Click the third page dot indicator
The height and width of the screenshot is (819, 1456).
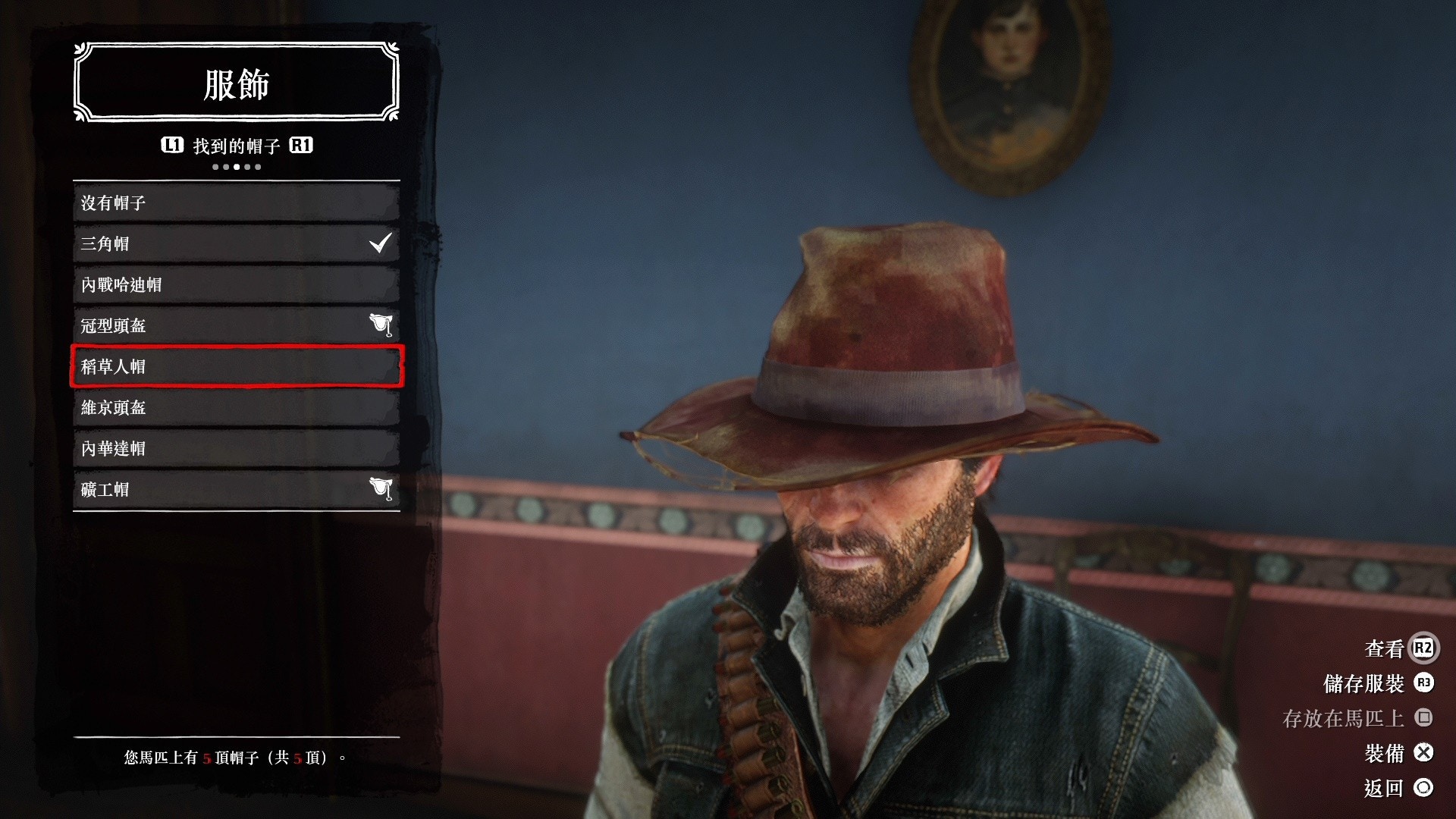pyautogui.click(x=235, y=165)
